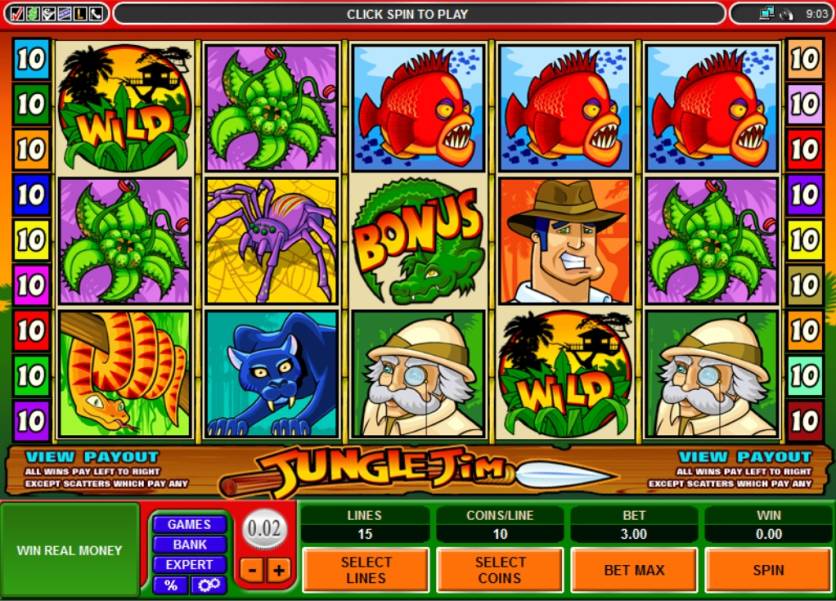This screenshot has height=601, width=836.
Task: View Payout table on the right
Action: tap(745, 457)
